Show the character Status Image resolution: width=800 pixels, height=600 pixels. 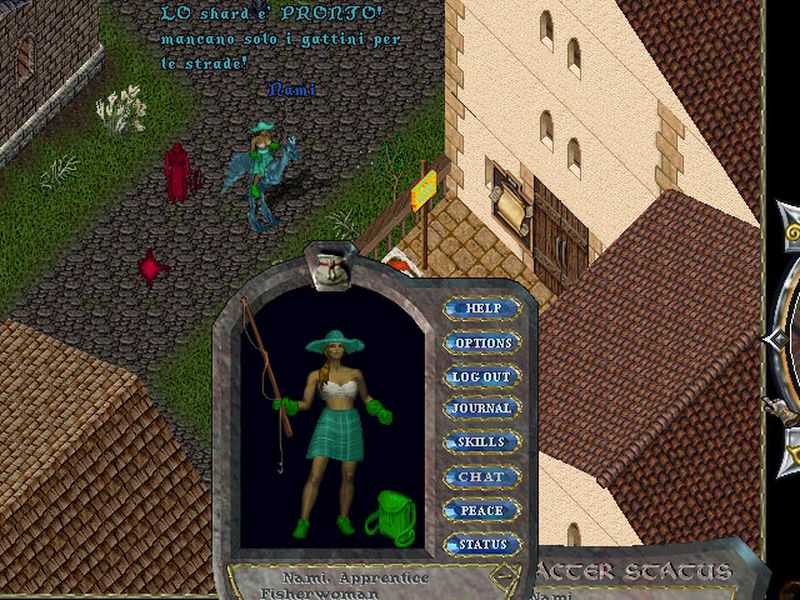point(482,545)
